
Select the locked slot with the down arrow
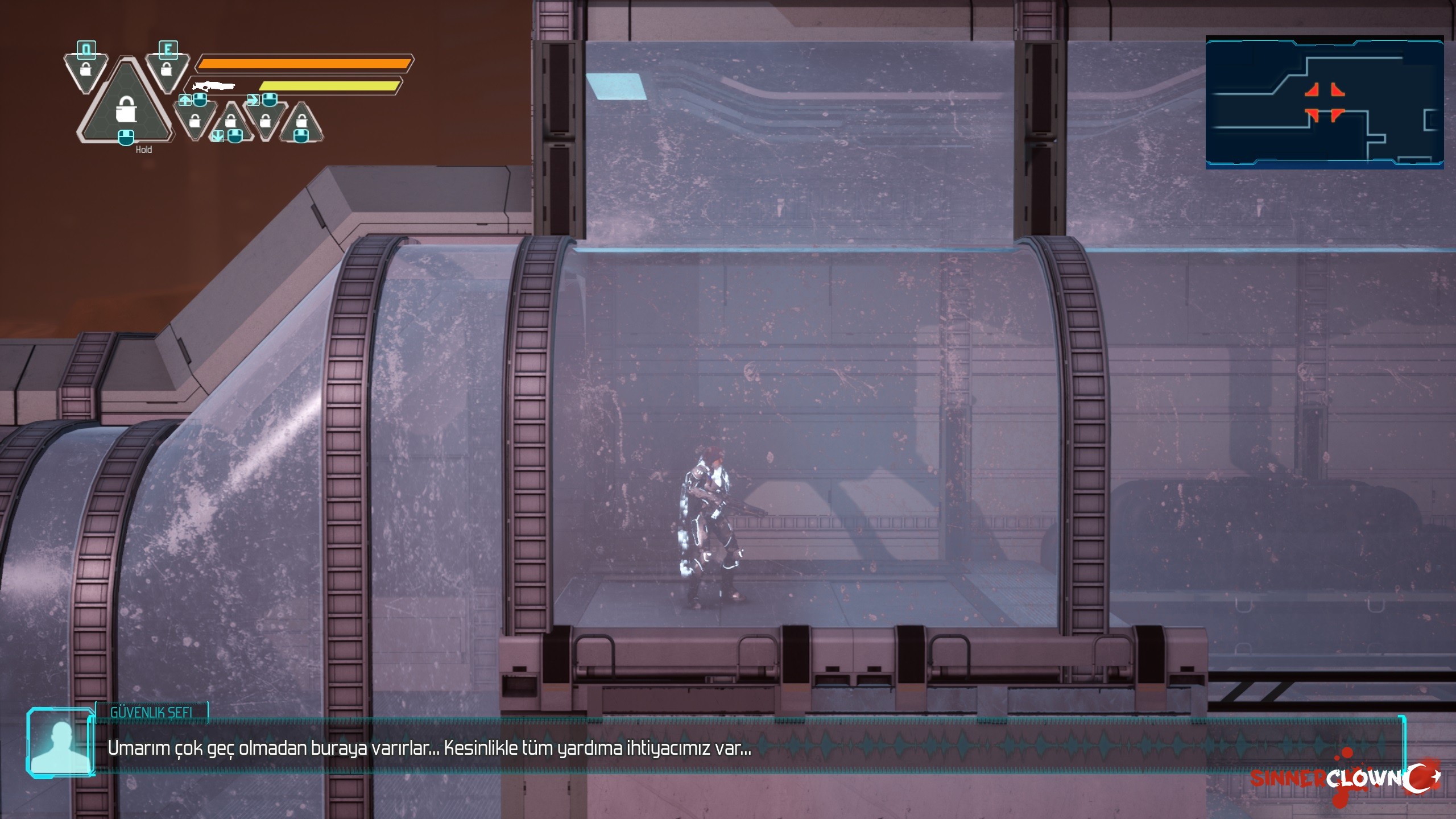coord(230,122)
